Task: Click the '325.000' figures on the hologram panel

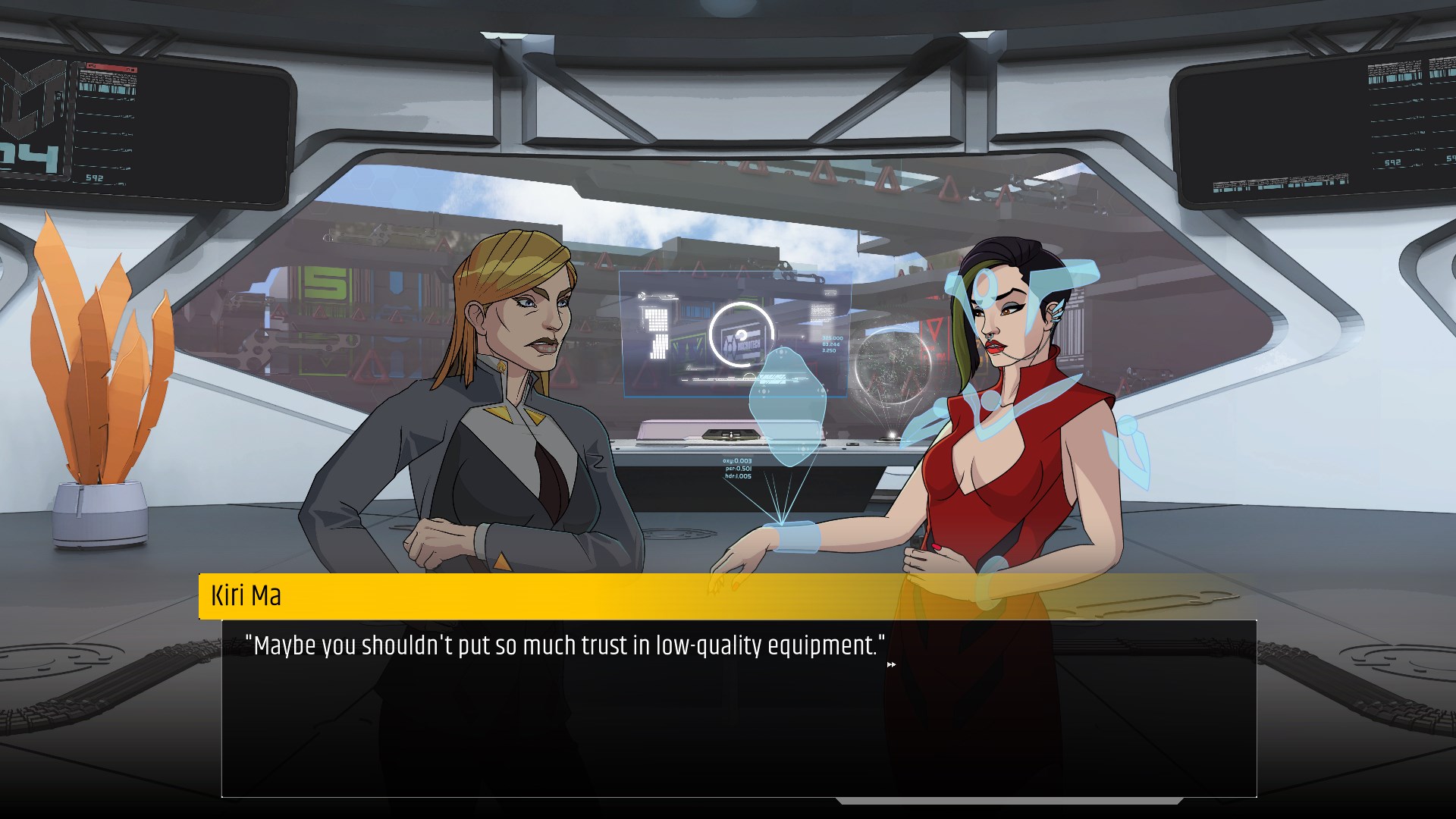Action: click(x=833, y=337)
